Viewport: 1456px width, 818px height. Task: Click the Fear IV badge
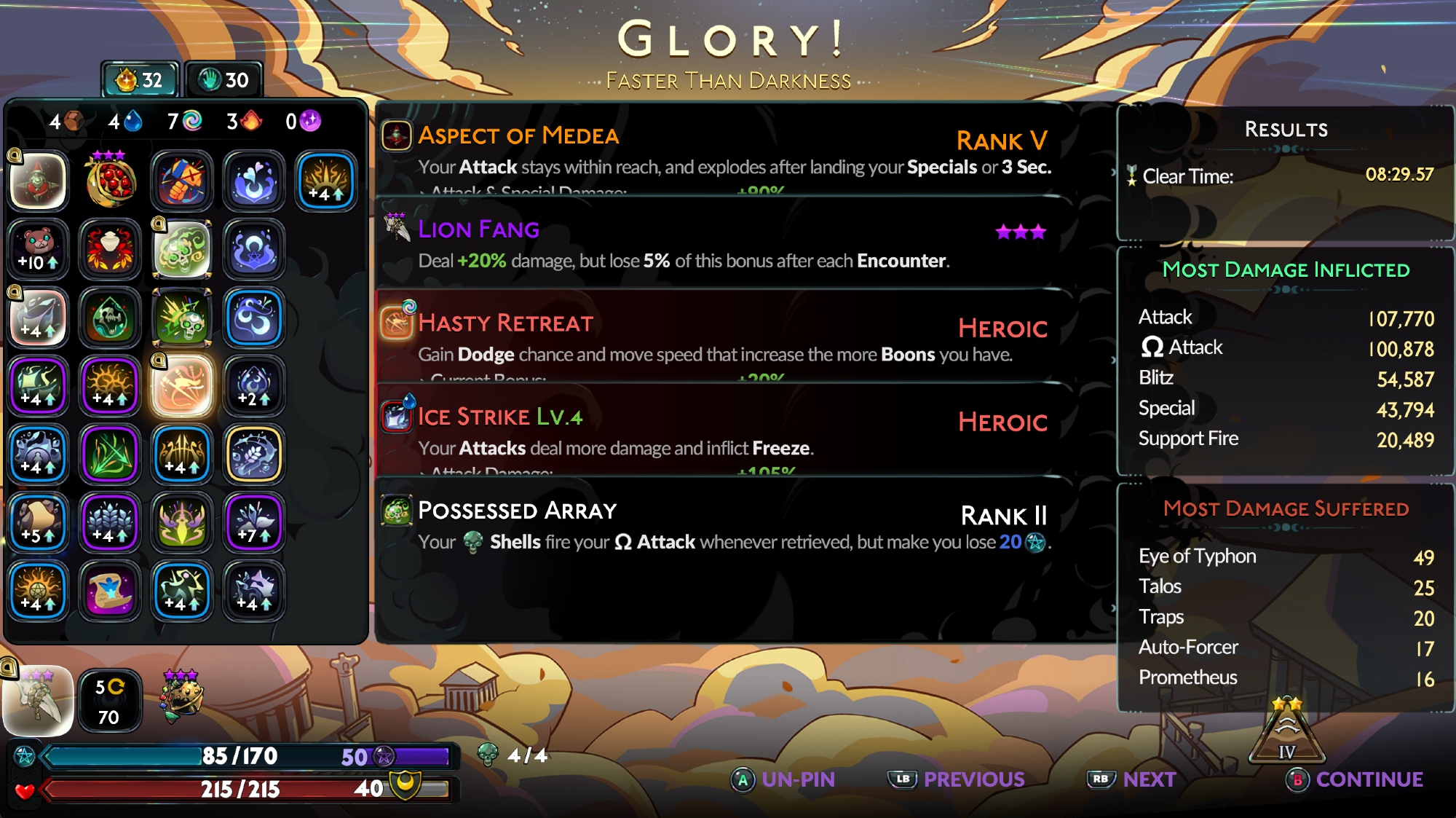pyautogui.click(x=1286, y=734)
